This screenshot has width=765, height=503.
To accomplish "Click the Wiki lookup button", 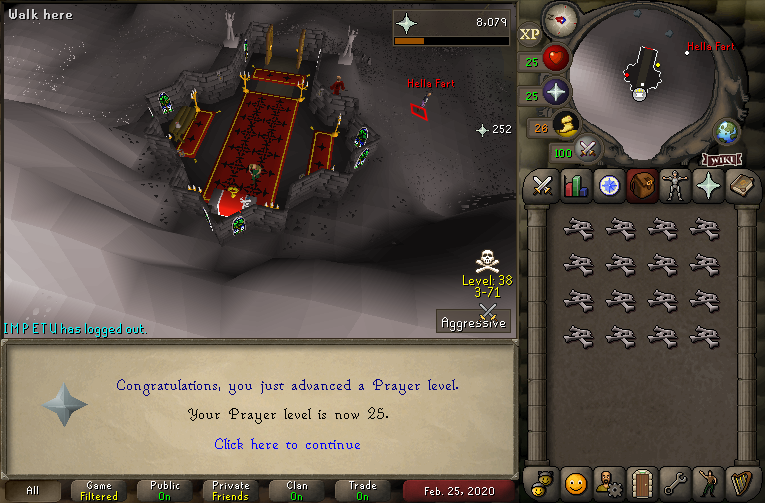I will click(720, 159).
